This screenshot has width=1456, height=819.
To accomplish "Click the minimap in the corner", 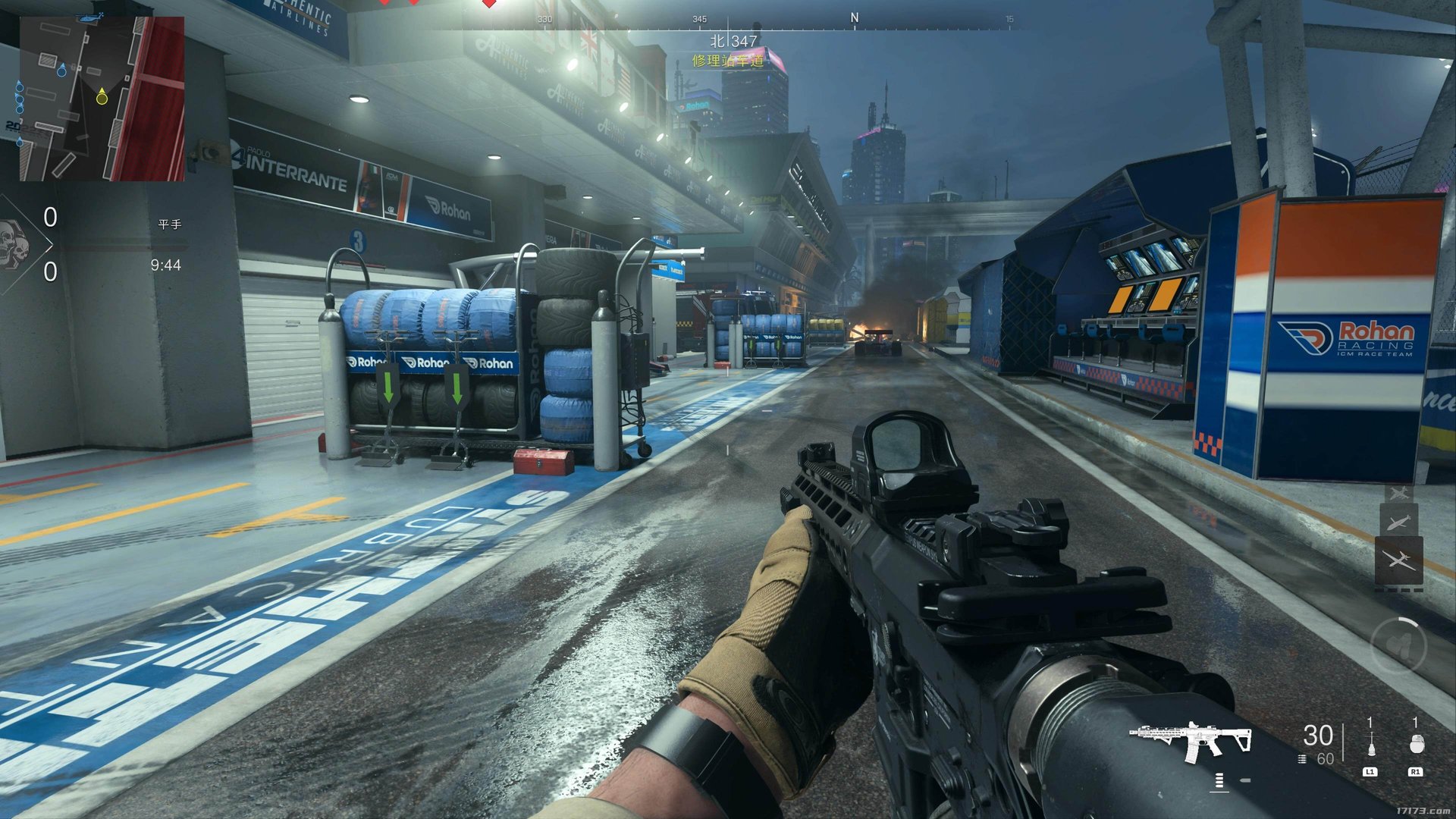I will 102,99.
